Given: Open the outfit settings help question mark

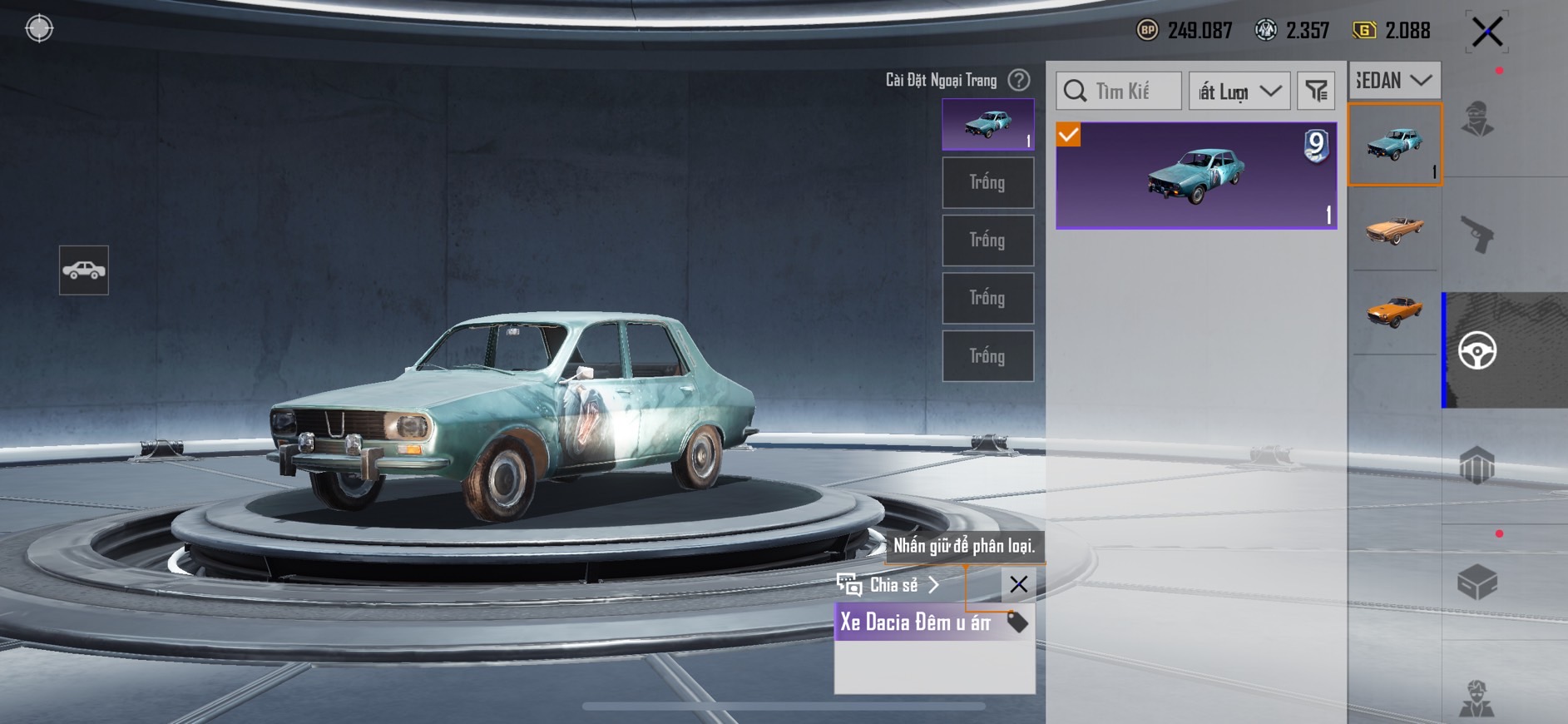Looking at the screenshot, I should (1019, 80).
